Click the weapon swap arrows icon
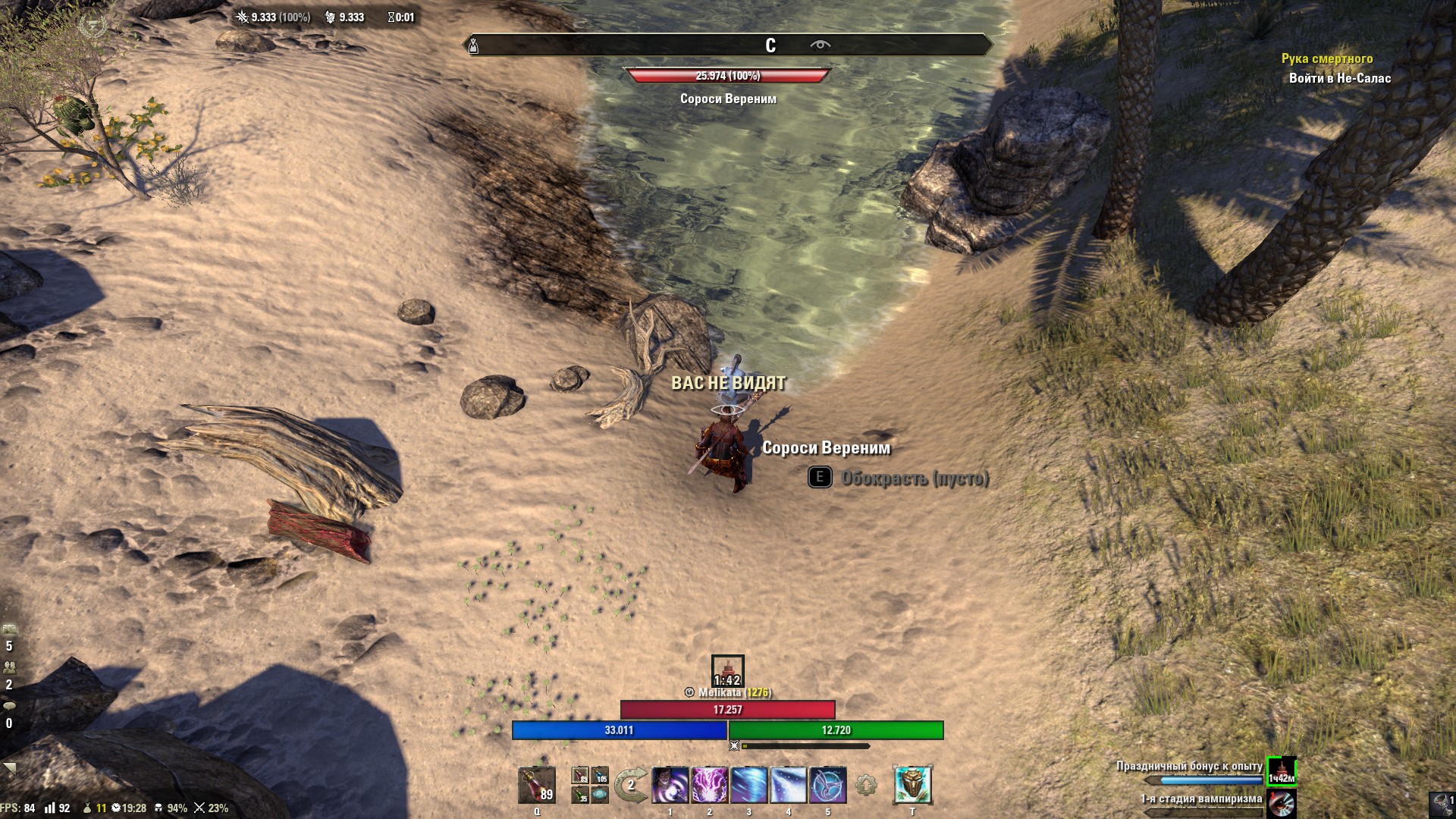The image size is (1456, 819). 631,785
